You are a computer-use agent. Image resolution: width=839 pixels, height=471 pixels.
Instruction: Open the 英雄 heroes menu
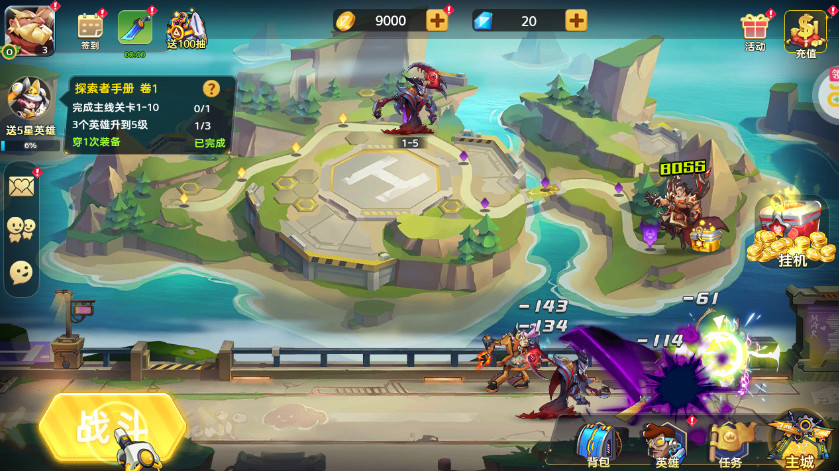[665, 441]
